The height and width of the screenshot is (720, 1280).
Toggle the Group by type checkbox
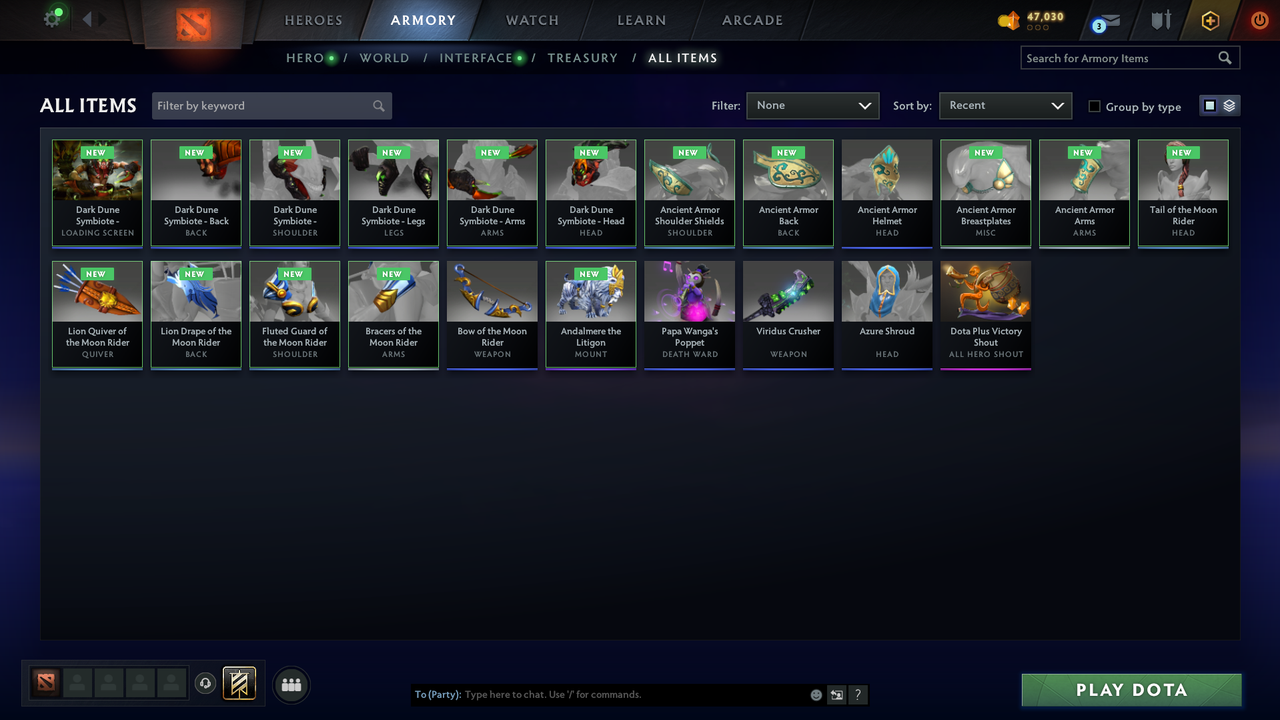(x=1094, y=106)
